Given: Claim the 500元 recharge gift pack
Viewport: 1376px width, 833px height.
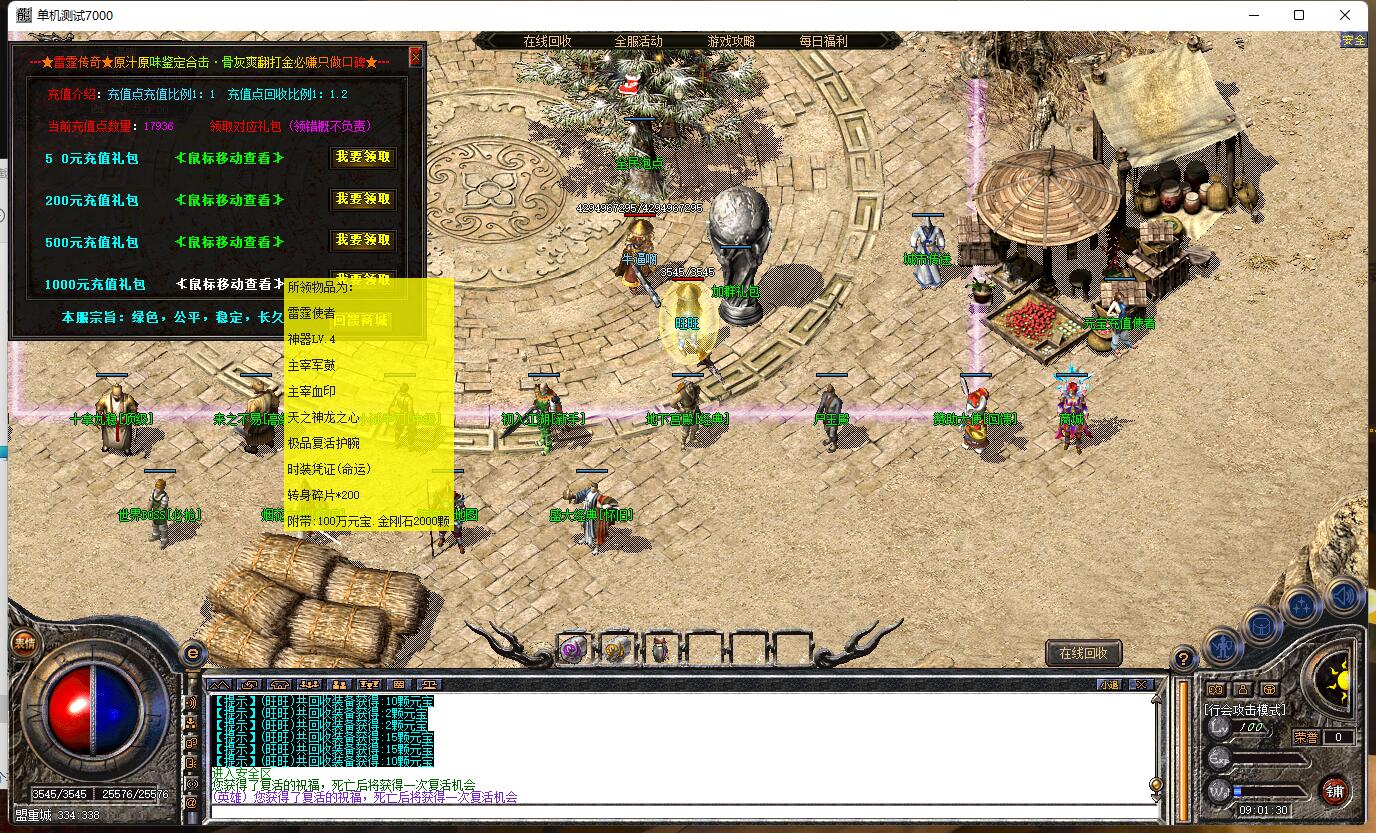Looking at the screenshot, I should 363,240.
